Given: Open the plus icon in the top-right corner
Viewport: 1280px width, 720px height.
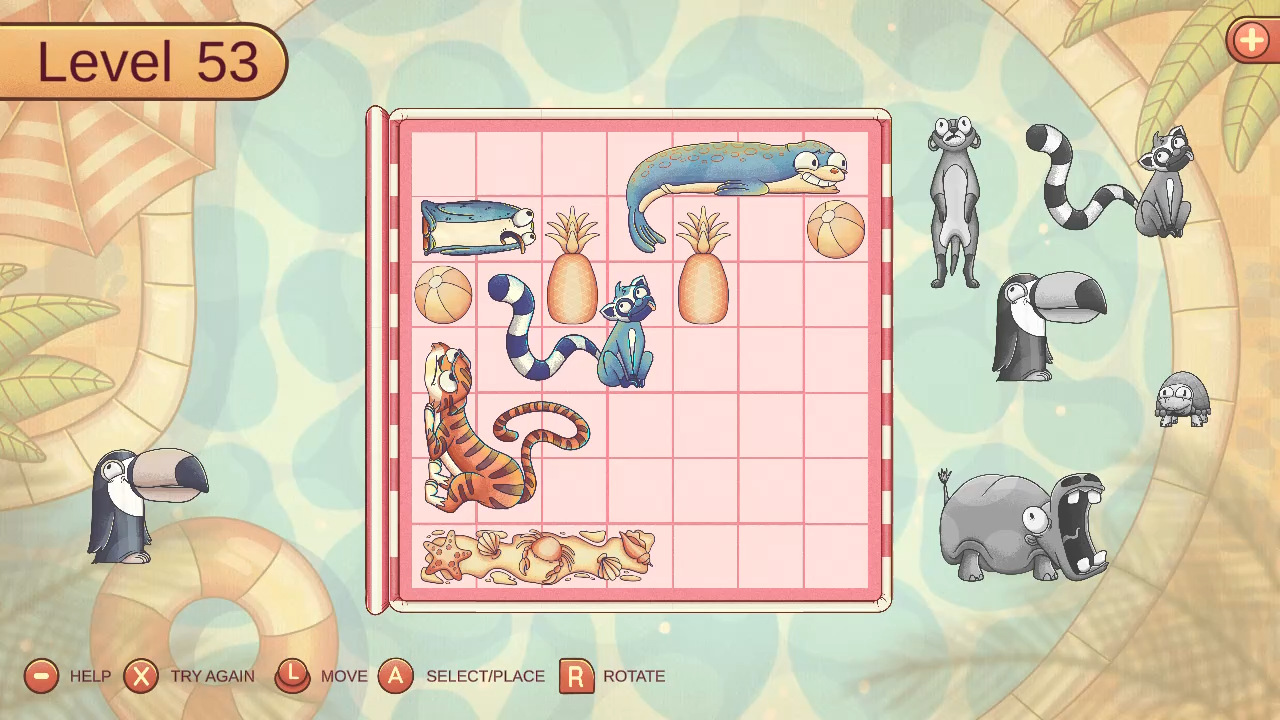Looking at the screenshot, I should pos(1251,41).
